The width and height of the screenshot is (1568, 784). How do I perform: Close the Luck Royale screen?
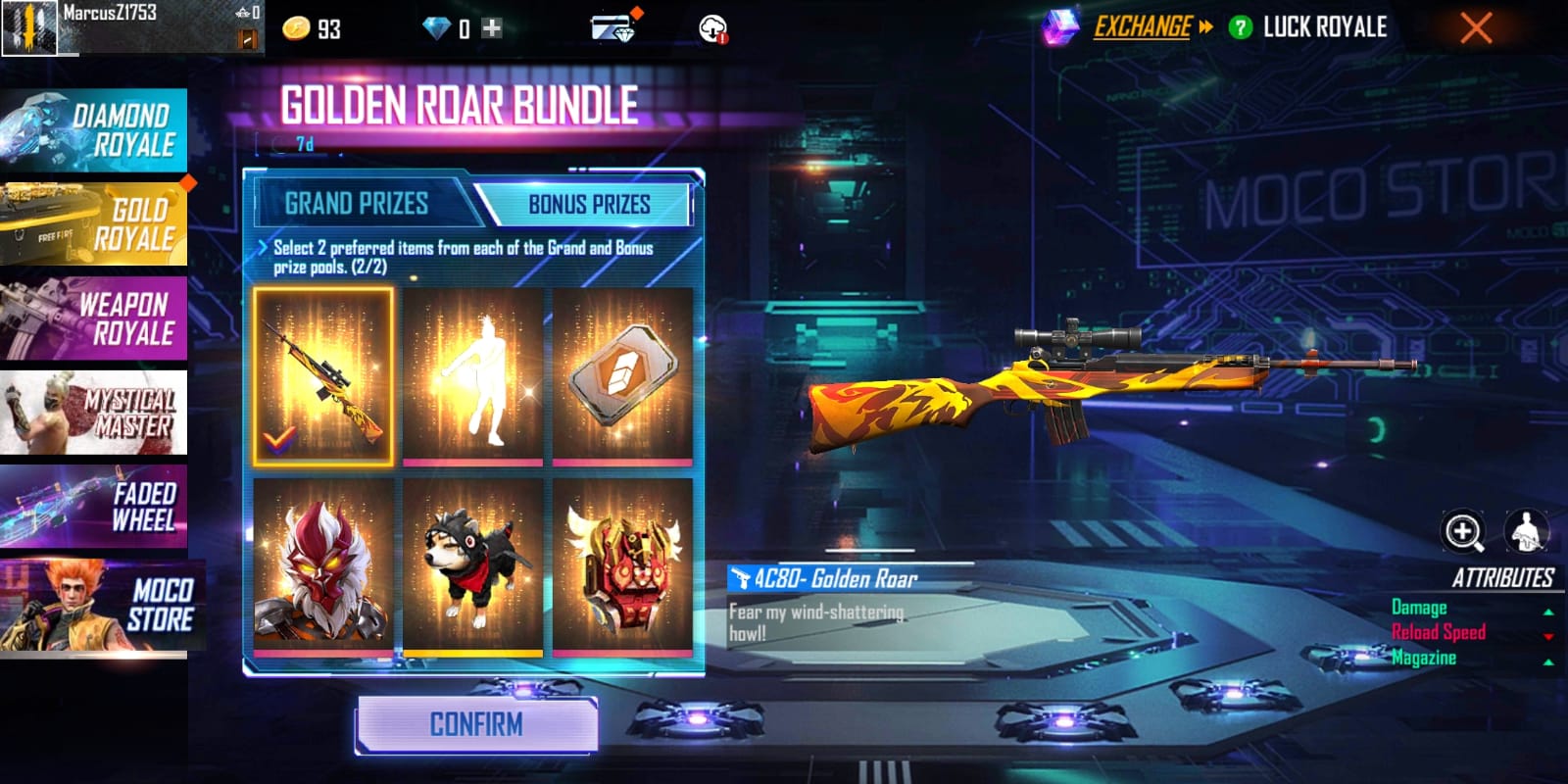pyautogui.click(x=1476, y=27)
